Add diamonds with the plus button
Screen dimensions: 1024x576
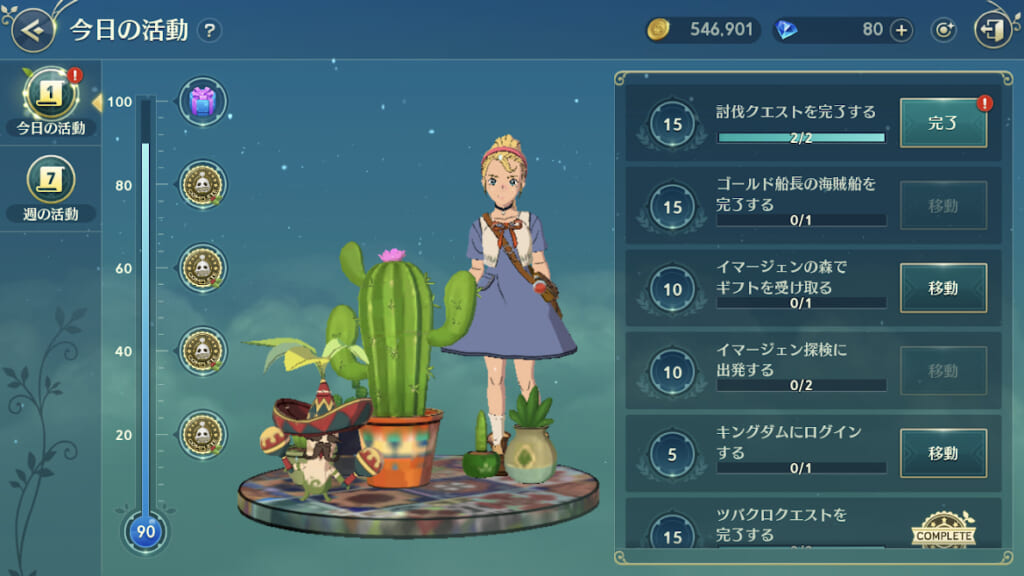(x=901, y=30)
